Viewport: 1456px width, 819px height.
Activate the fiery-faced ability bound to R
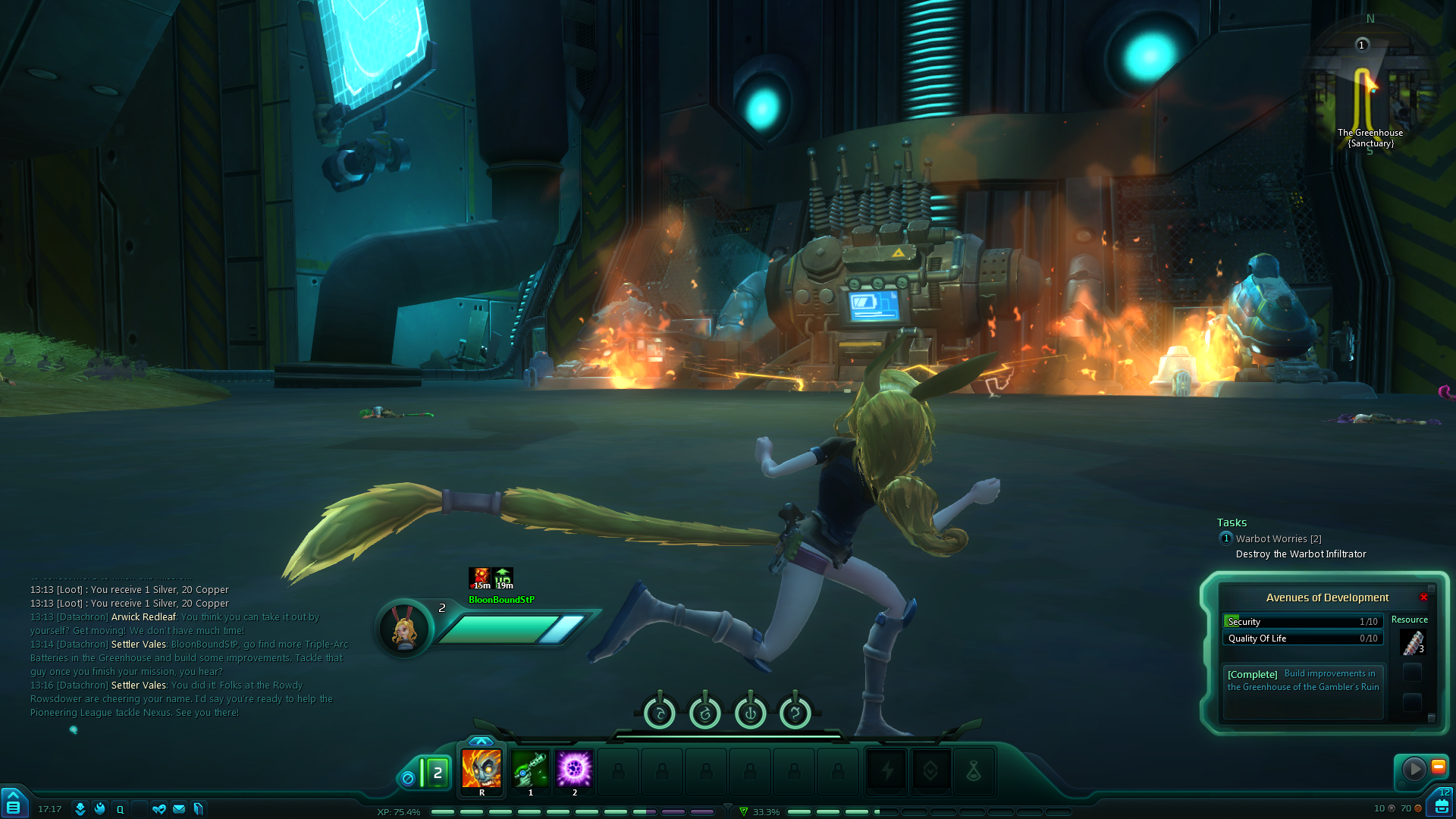click(482, 768)
